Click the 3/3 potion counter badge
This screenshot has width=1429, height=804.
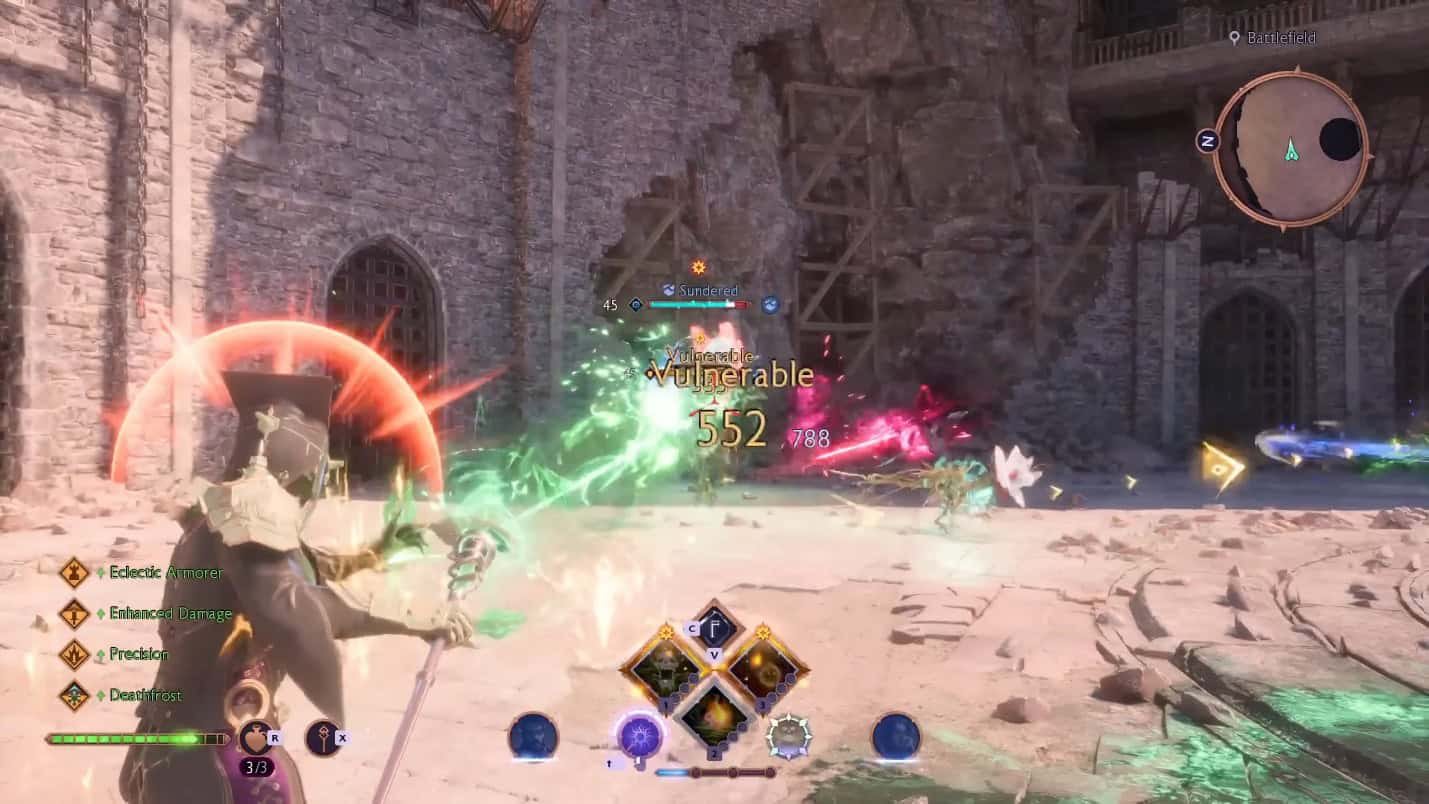[256, 766]
